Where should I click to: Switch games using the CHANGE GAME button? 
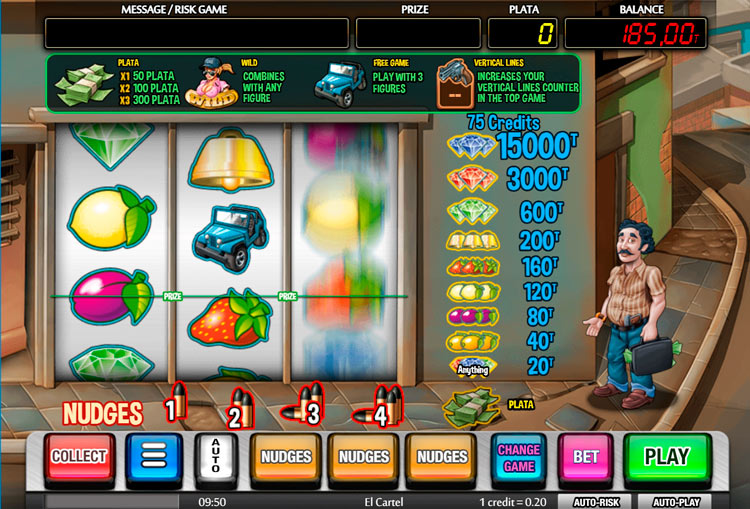coord(519,458)
